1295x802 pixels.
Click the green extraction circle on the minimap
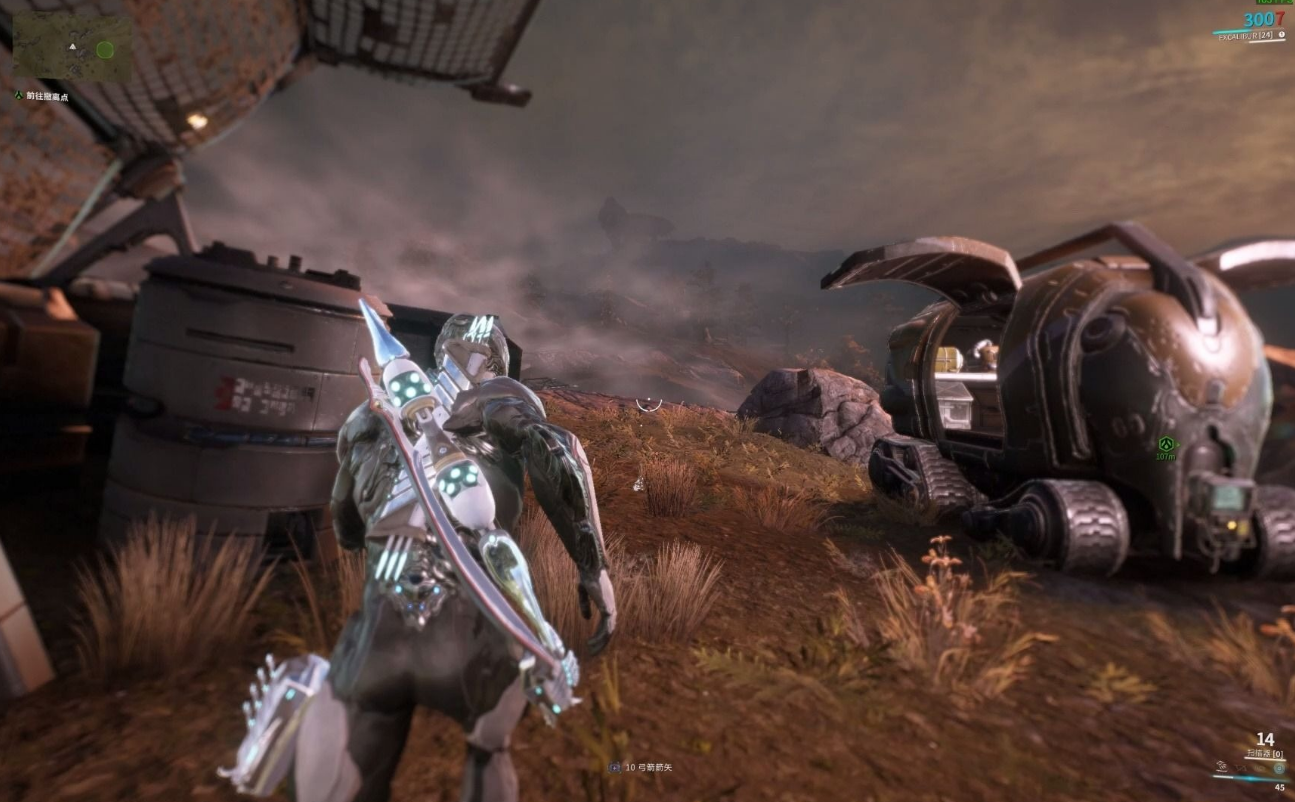pos(105,49)
